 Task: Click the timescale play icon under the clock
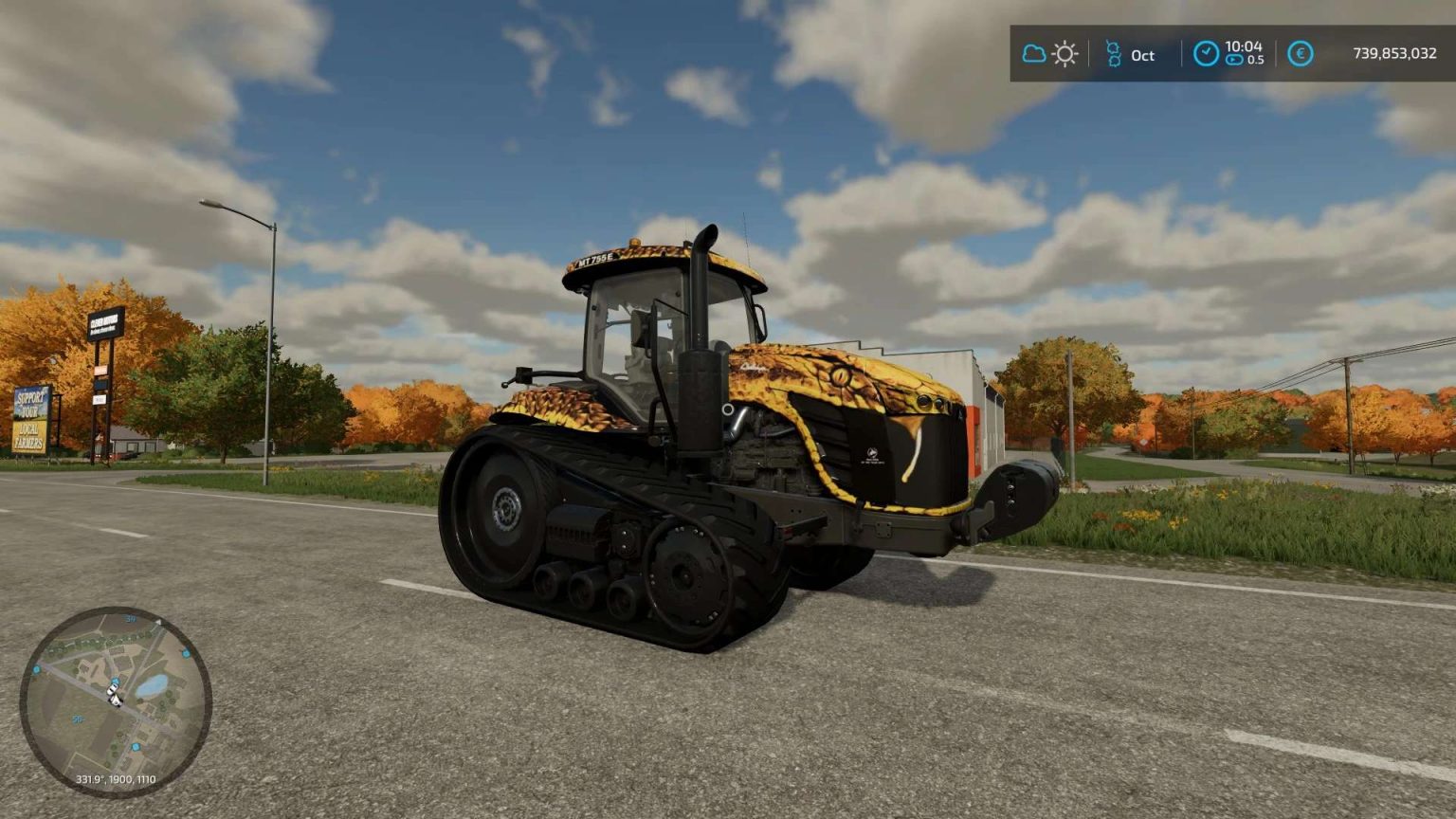(x=1235, y=60)
